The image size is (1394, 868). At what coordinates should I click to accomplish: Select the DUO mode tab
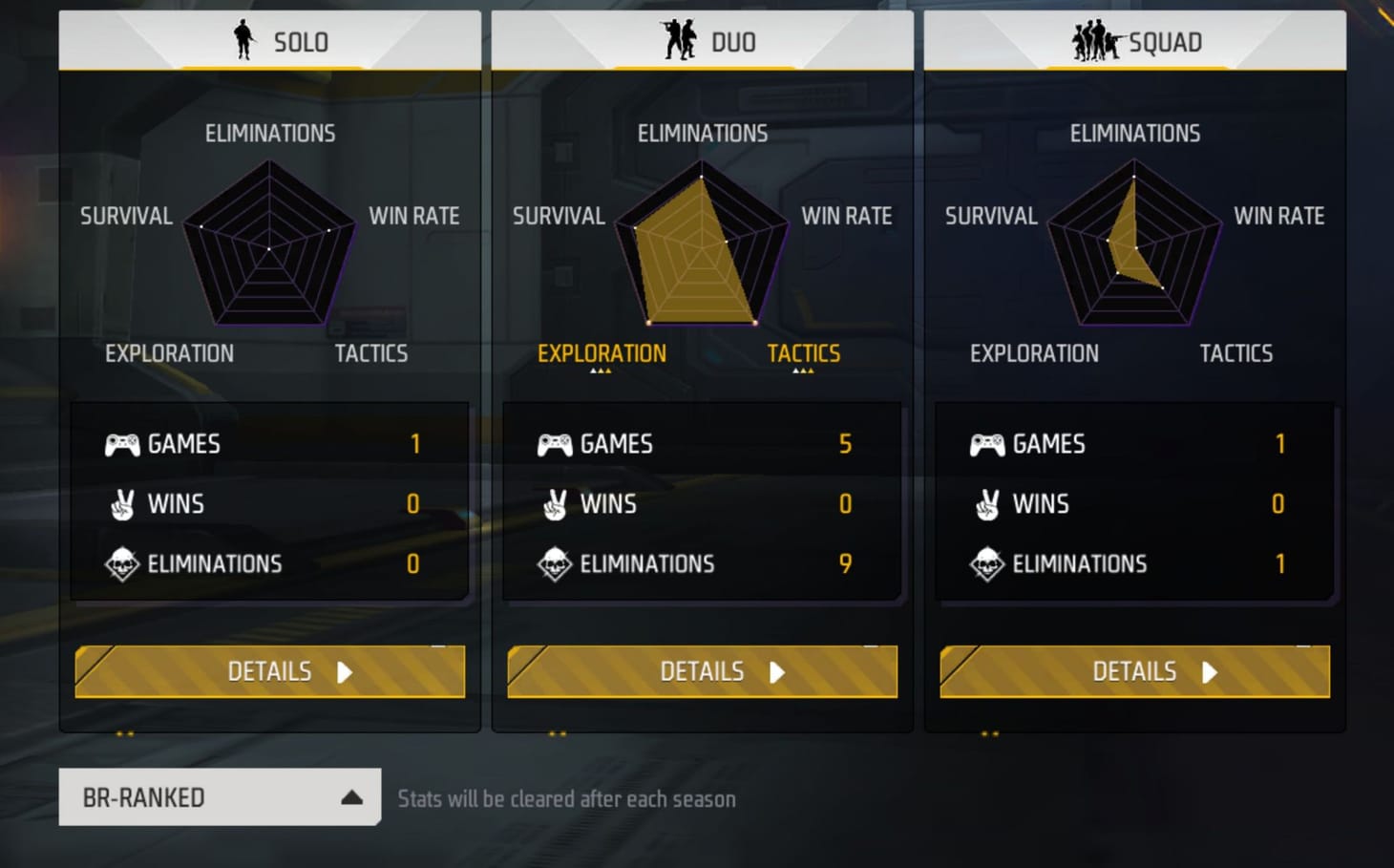[702, 41]
